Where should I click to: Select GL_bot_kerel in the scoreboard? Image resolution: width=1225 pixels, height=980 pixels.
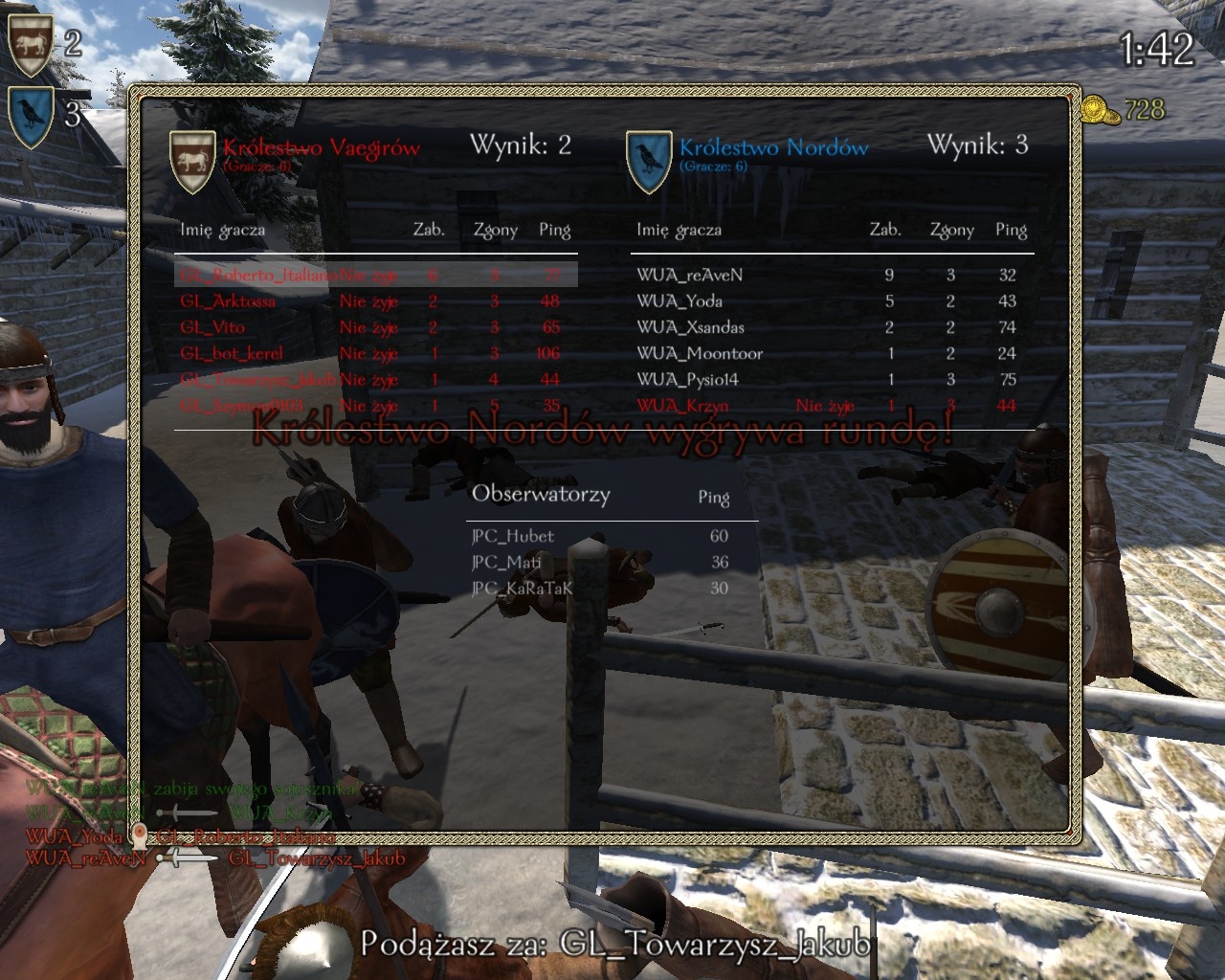coord(232,353)
